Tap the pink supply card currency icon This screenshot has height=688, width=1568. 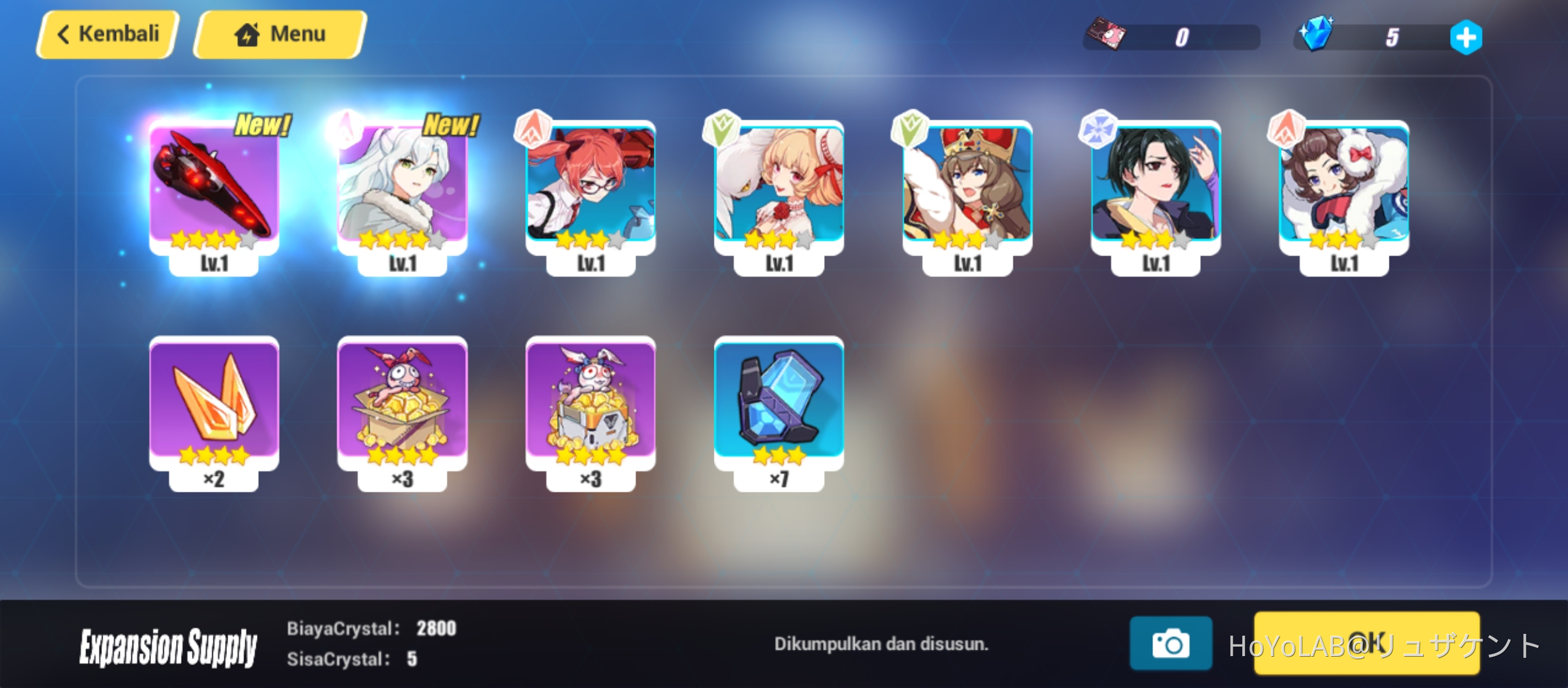click(x=1107, y=36)
